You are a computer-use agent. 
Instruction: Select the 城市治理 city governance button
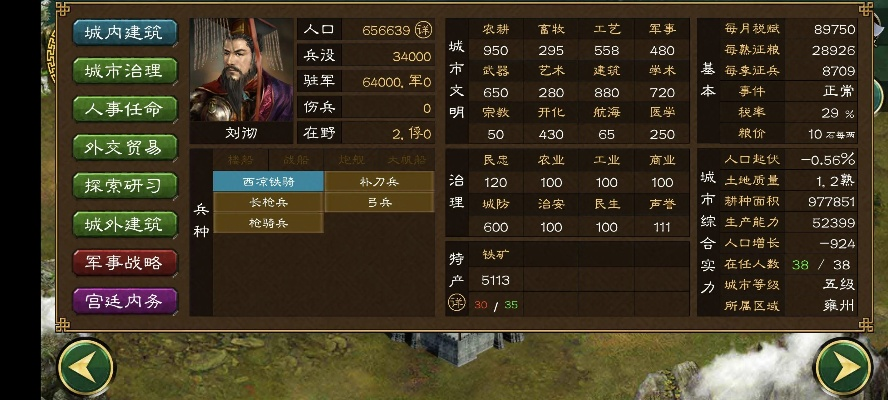125,70
